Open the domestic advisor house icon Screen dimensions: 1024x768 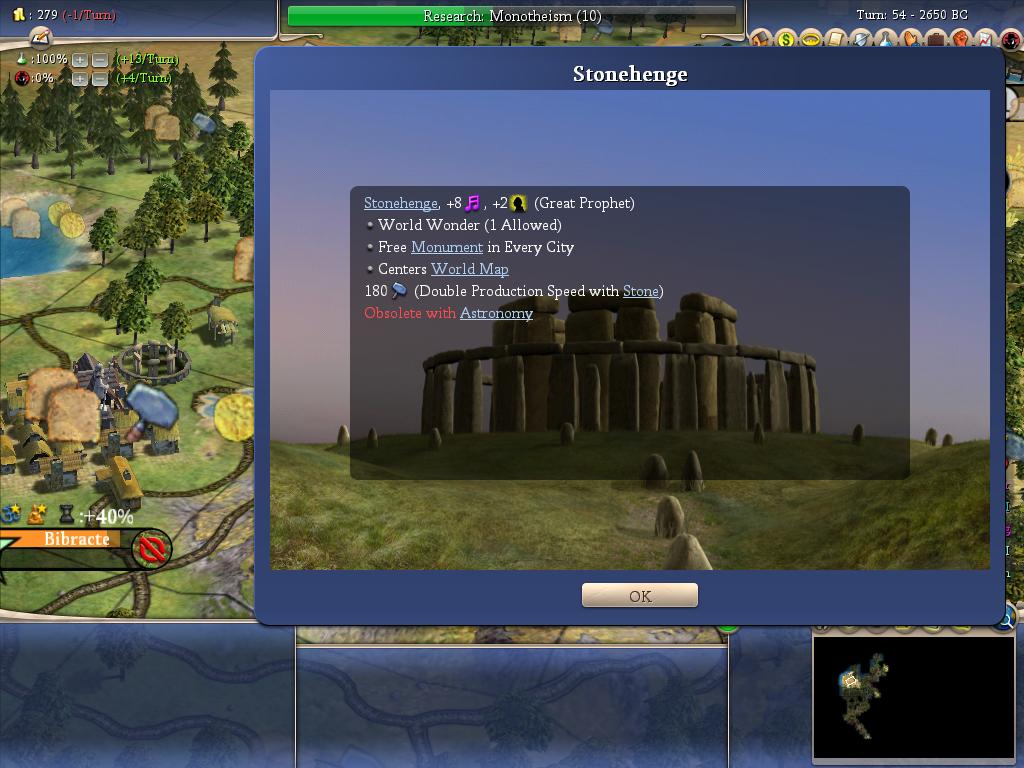[762, 40]
